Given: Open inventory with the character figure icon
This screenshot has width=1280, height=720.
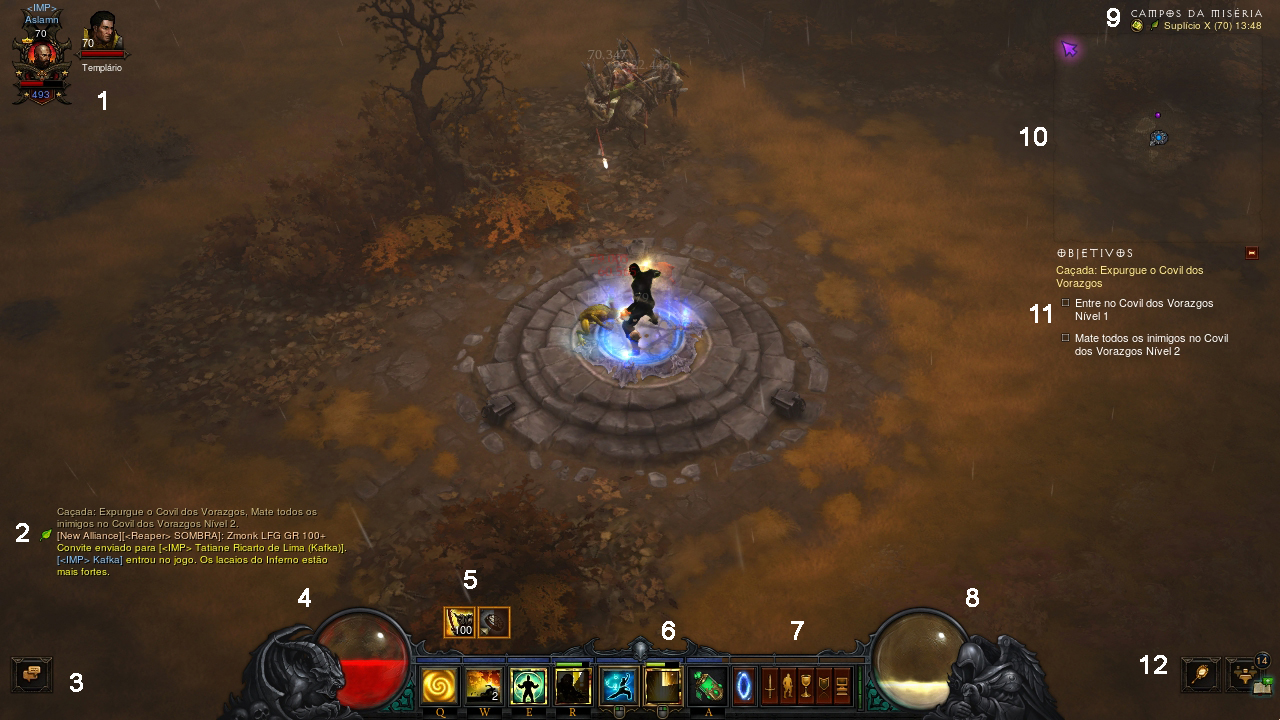Looking at the screenshot, I should point(788,686).
